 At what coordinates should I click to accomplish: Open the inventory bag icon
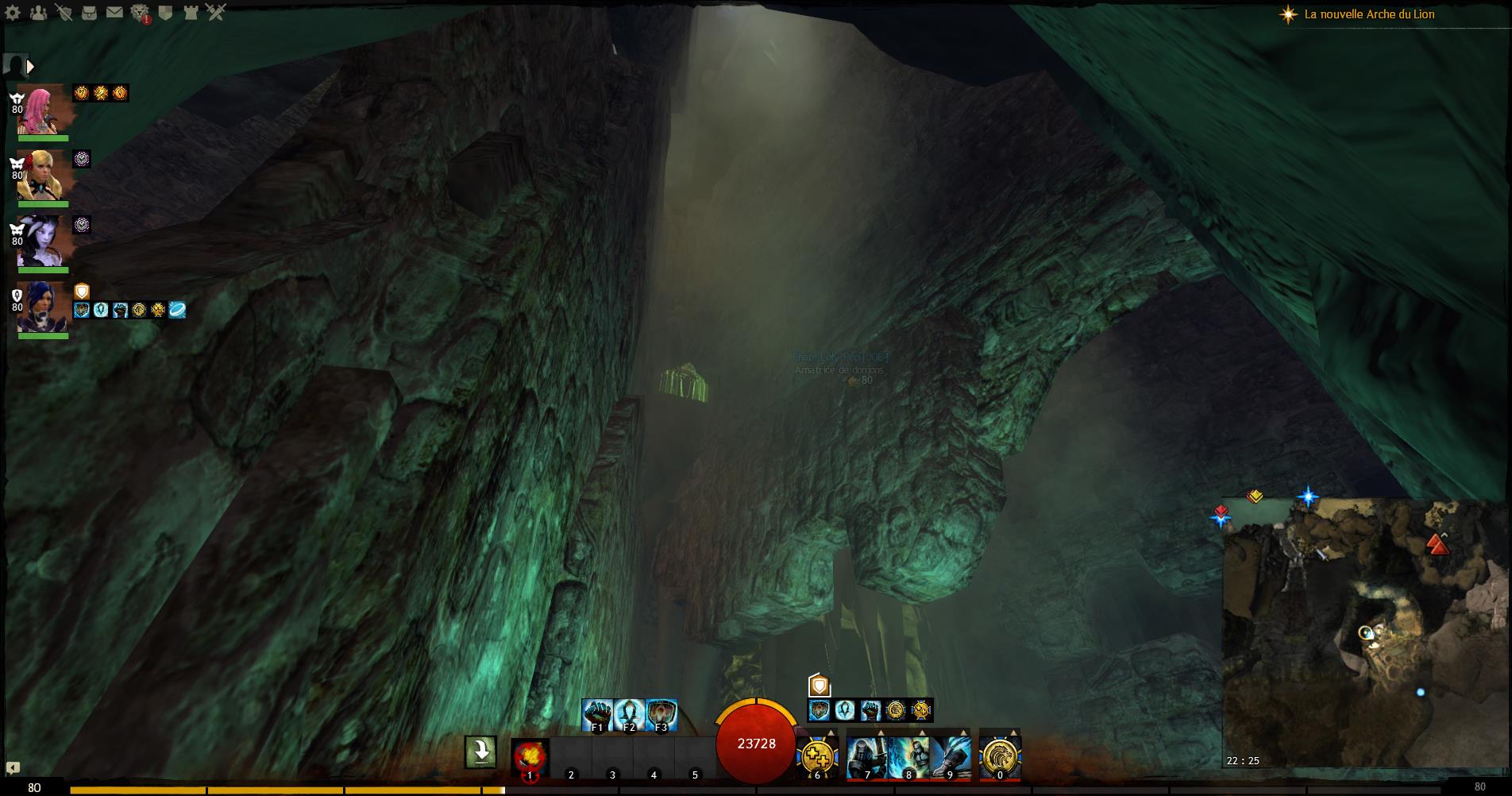pyautogui.click(x=89, y=13)
